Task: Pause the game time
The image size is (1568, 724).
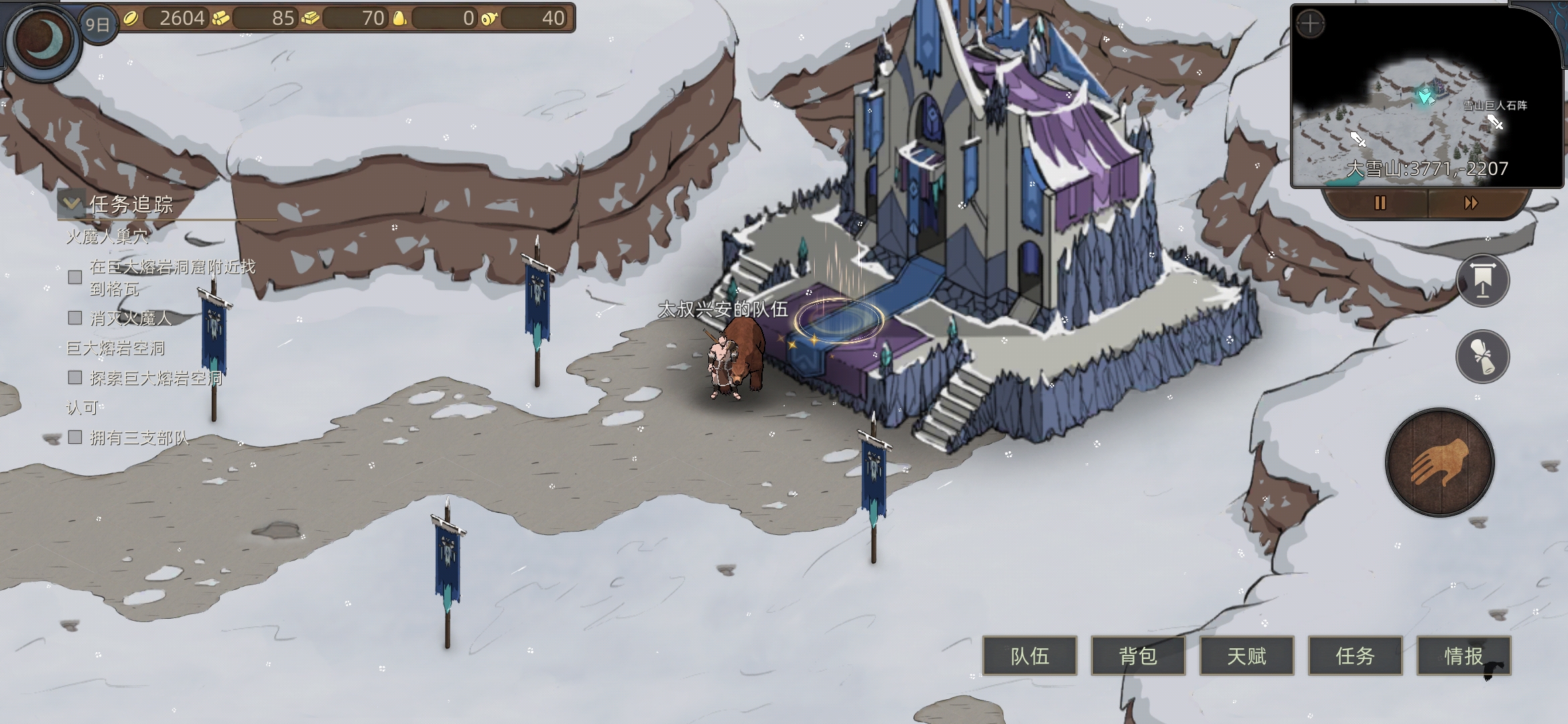Action: tap(1380, 203)
